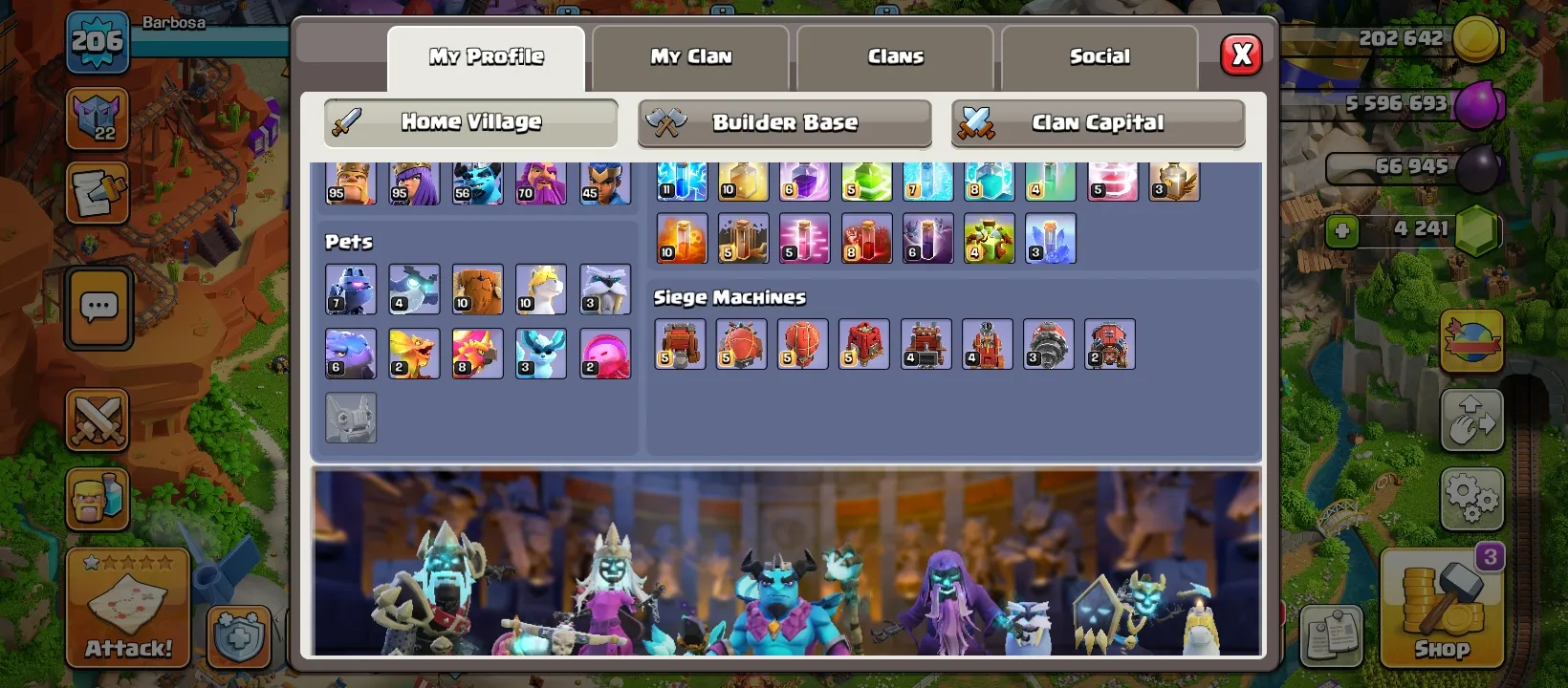Screen dimensions: 1568x688
Task: Select the Archer Queen hero portrait
Action: [x=413, y=182]
